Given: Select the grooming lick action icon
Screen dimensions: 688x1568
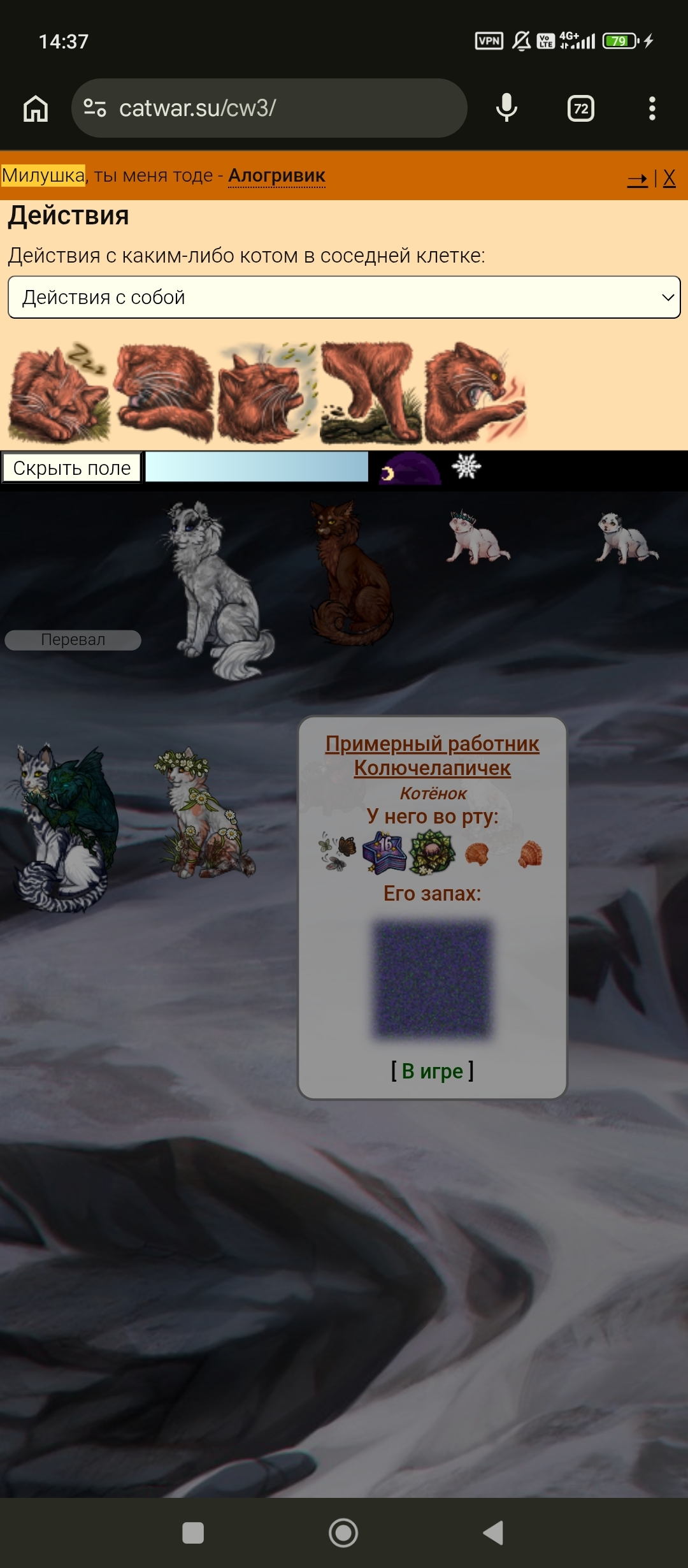Looking at the screenshot, I should click(x=163, y=393).
